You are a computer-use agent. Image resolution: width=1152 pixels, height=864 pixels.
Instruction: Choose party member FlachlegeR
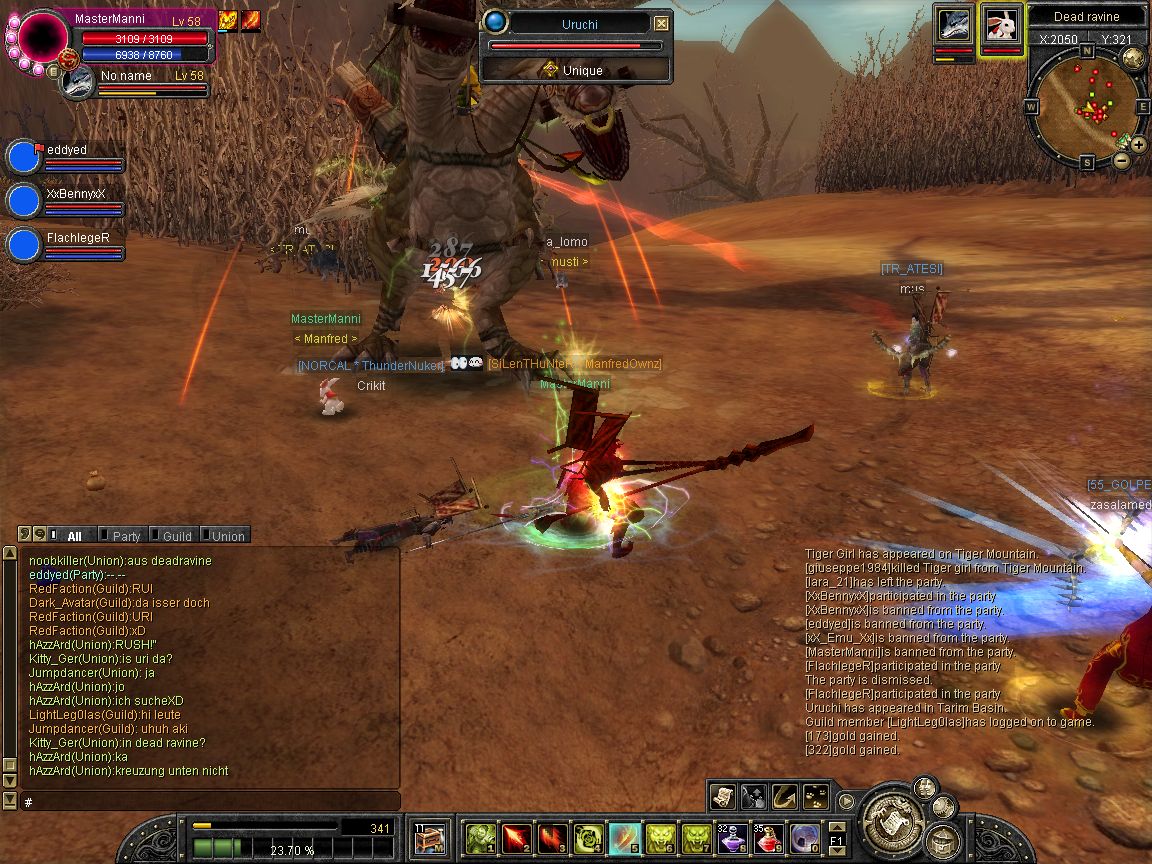(24, 244)
